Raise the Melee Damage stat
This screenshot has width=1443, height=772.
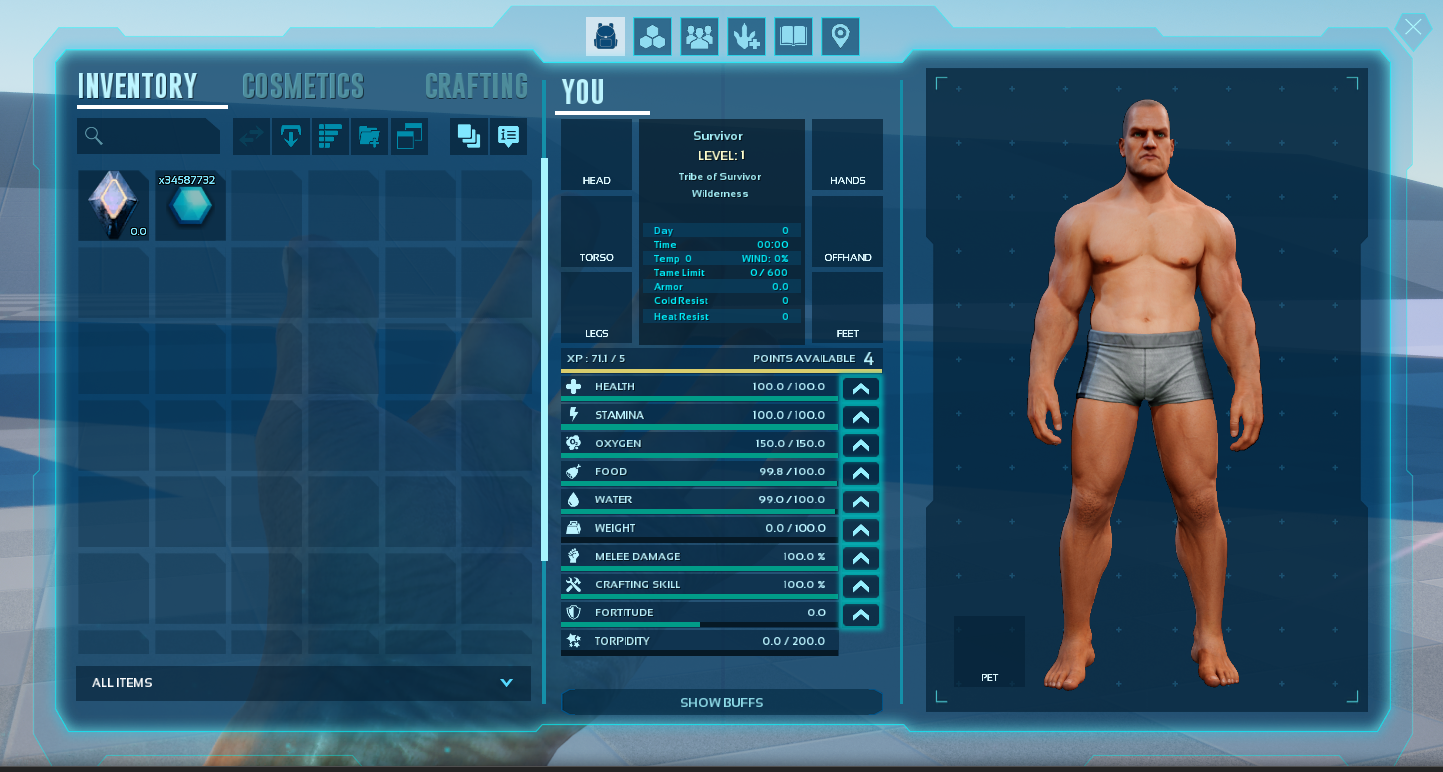[860, 558]
